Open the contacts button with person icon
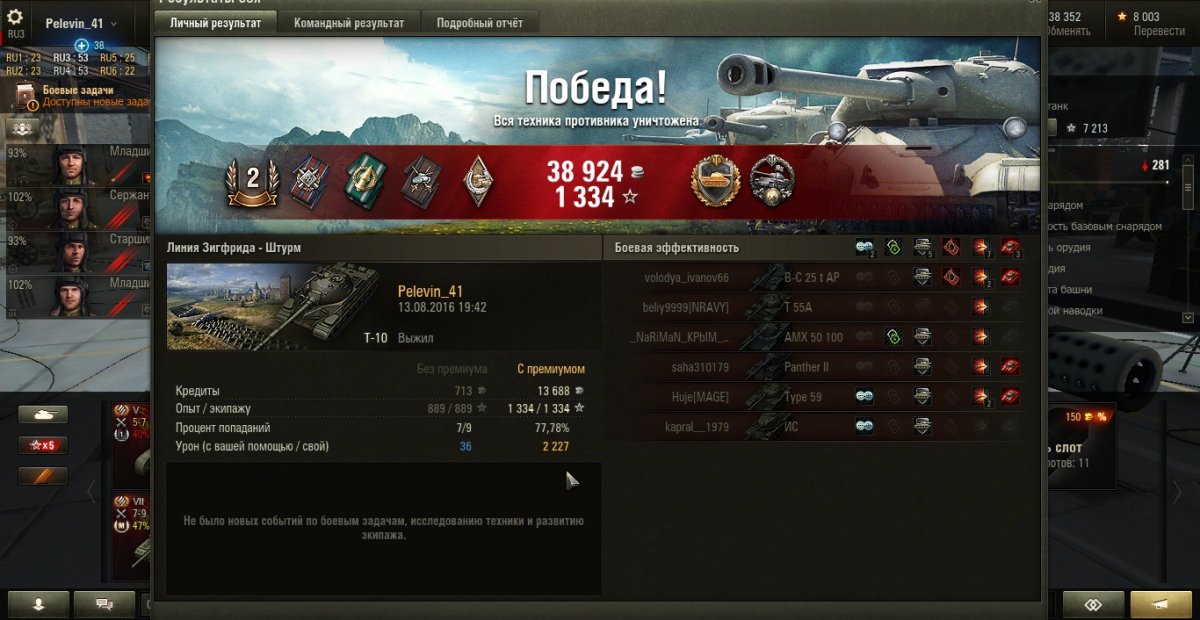Image resolution: width=1200 pixels, height=620 pixels. pos(39,604)
